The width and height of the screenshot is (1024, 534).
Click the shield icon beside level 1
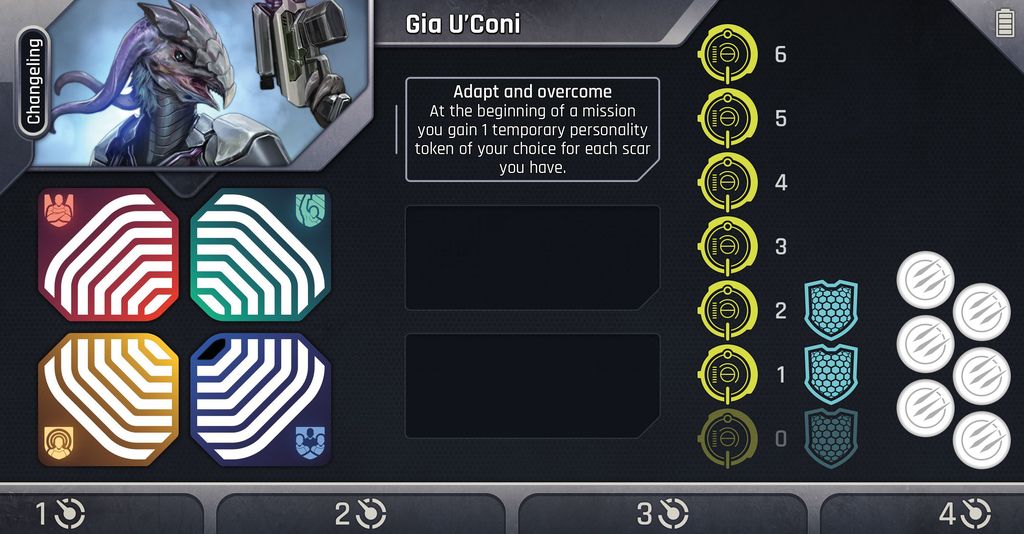pos(831,374)
